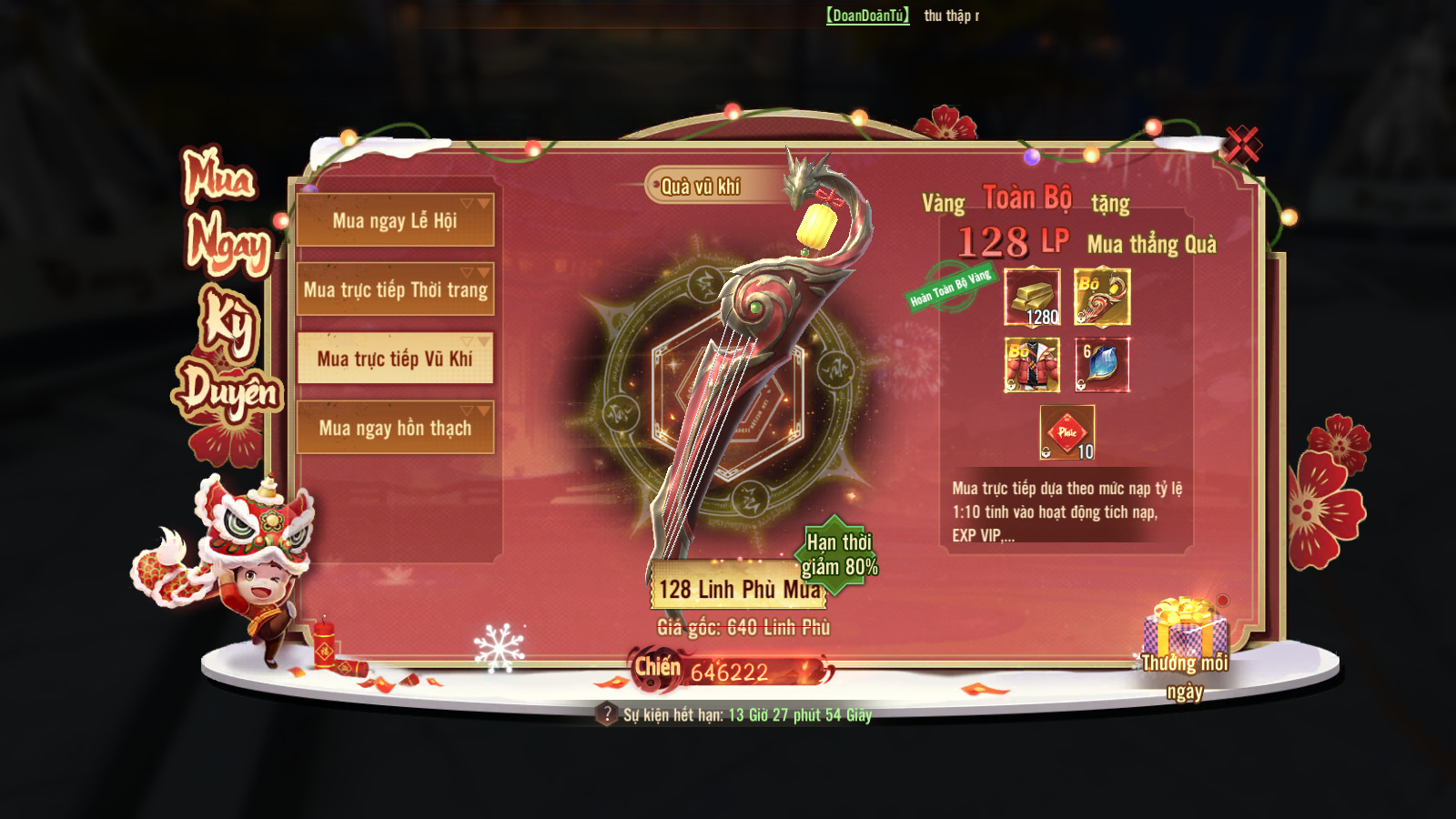Choose the Mua ngay hồn thạch tab

tap(395, 428)
